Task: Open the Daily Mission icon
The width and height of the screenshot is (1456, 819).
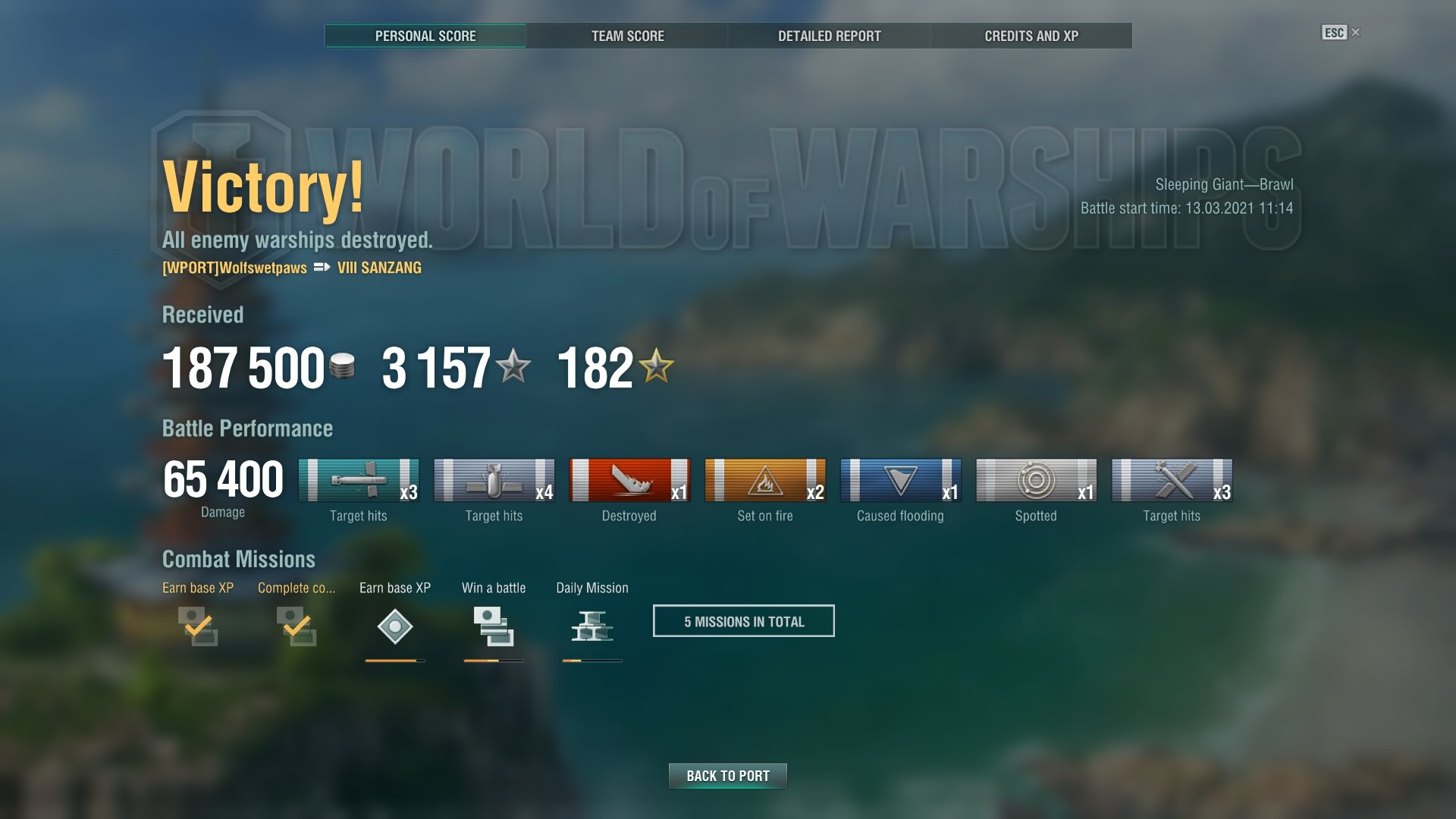Action: [x=592, y=626]
